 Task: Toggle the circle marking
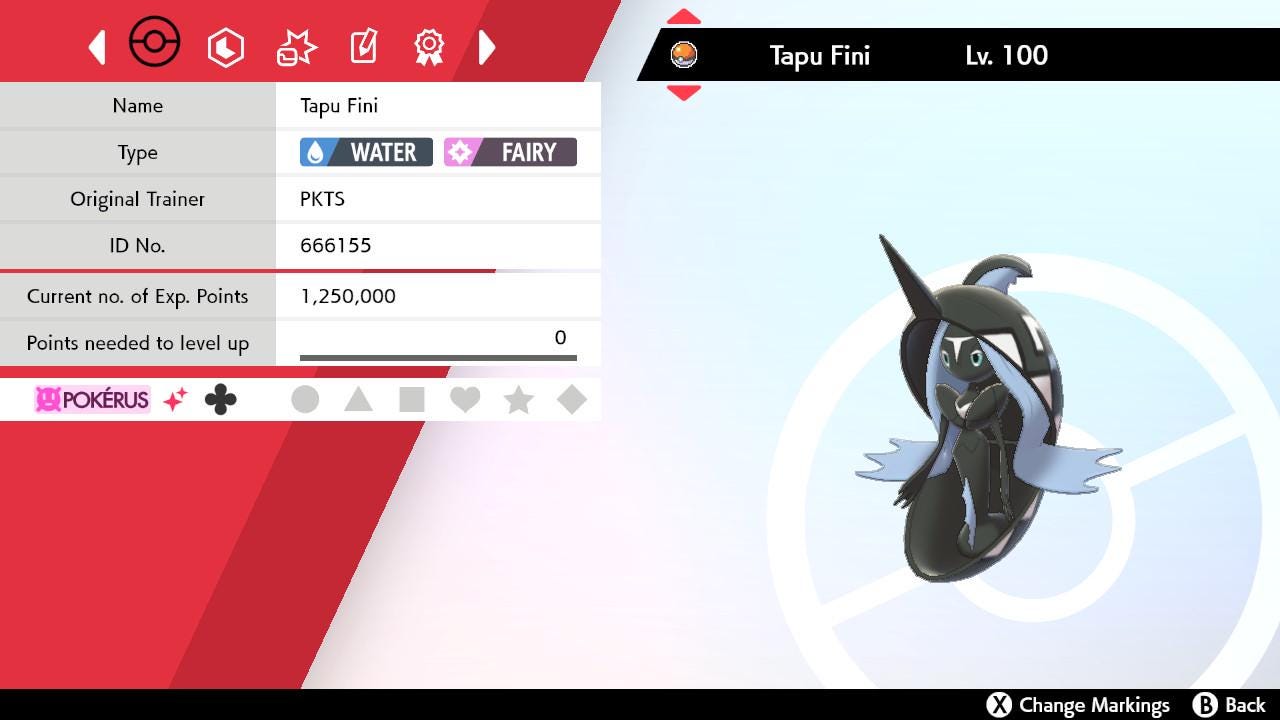(305, 400)
